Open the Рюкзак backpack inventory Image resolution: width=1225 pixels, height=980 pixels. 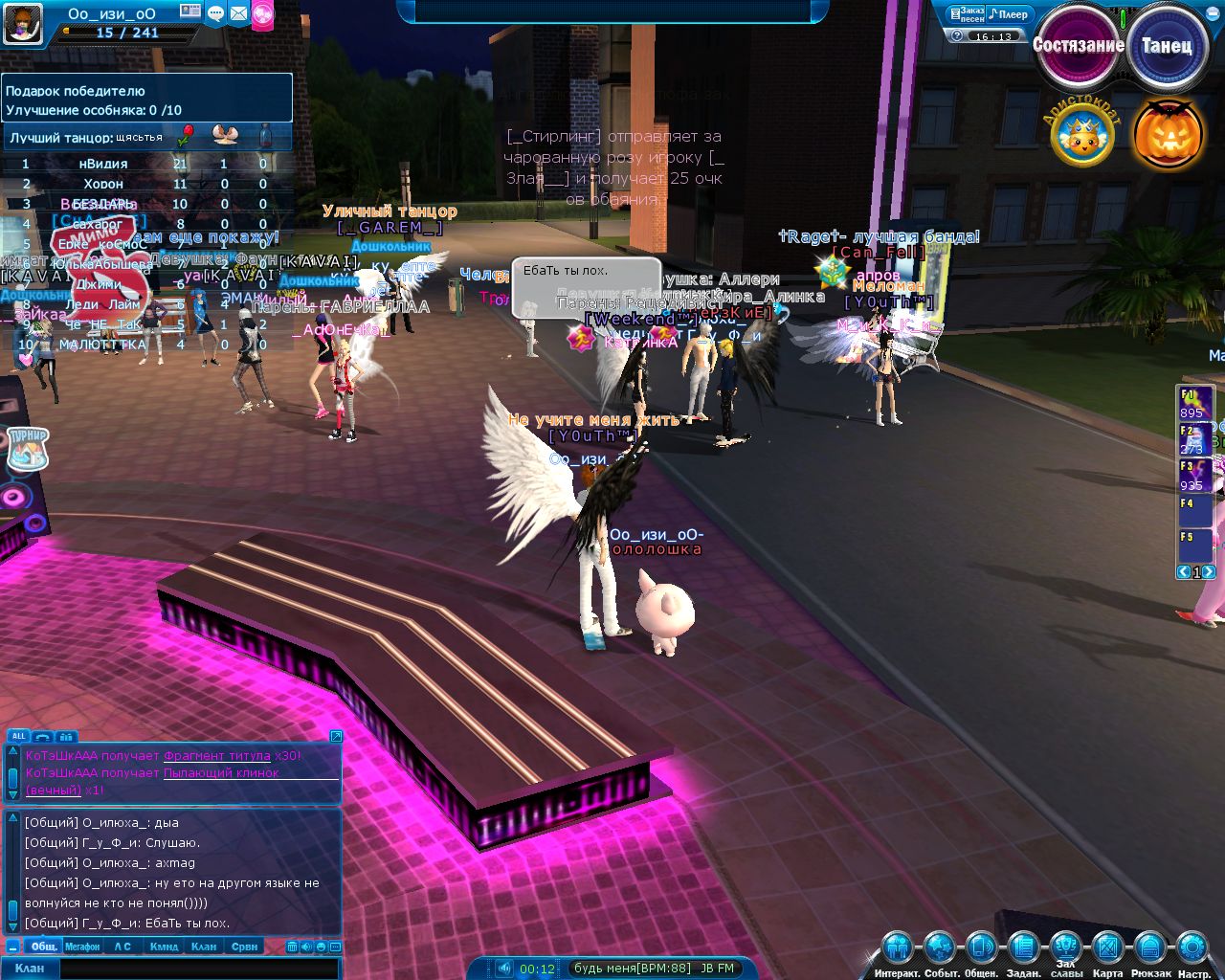click(1149, 949)
